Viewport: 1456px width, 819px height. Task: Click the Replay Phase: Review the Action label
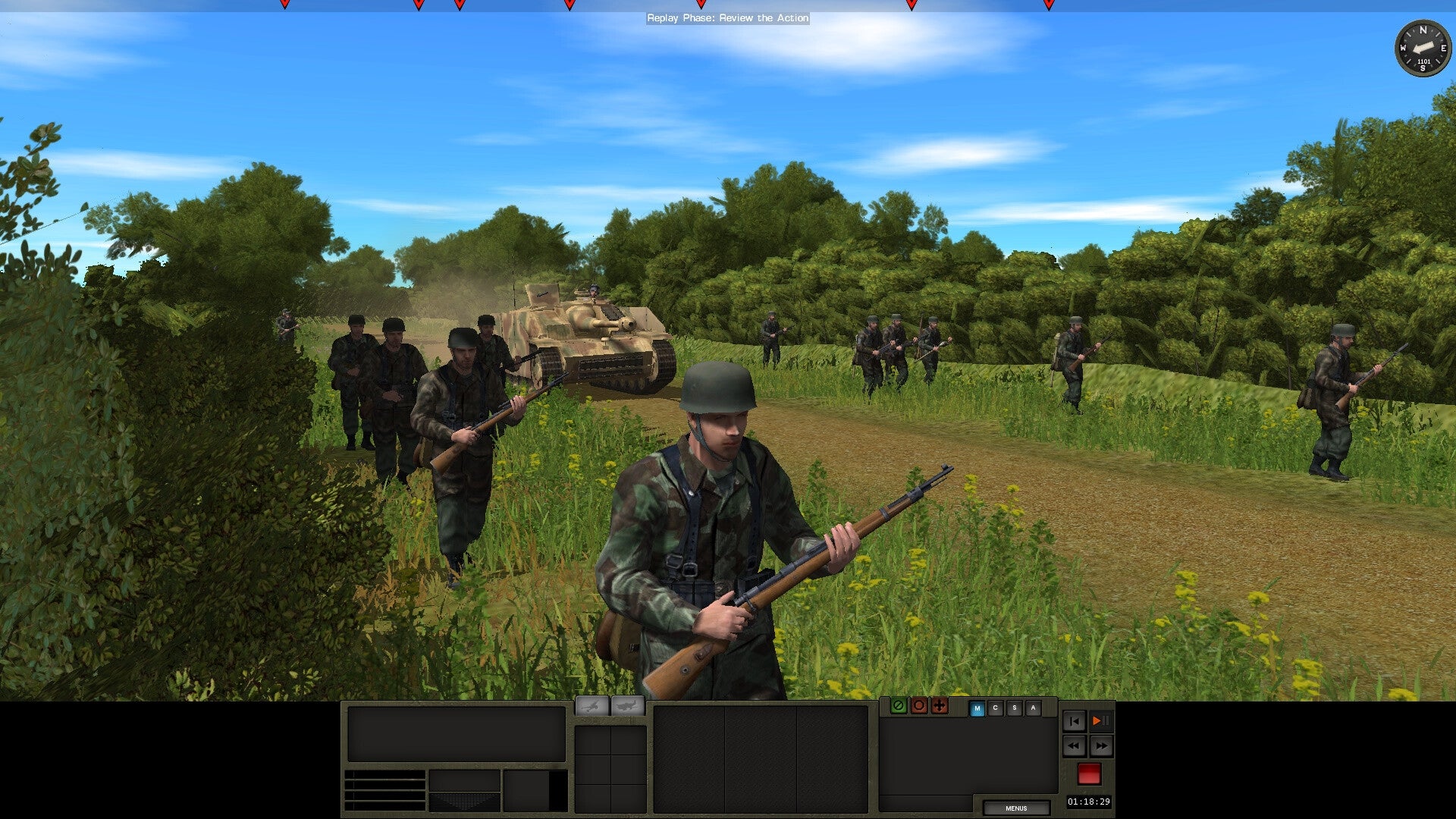coord(727,18)
